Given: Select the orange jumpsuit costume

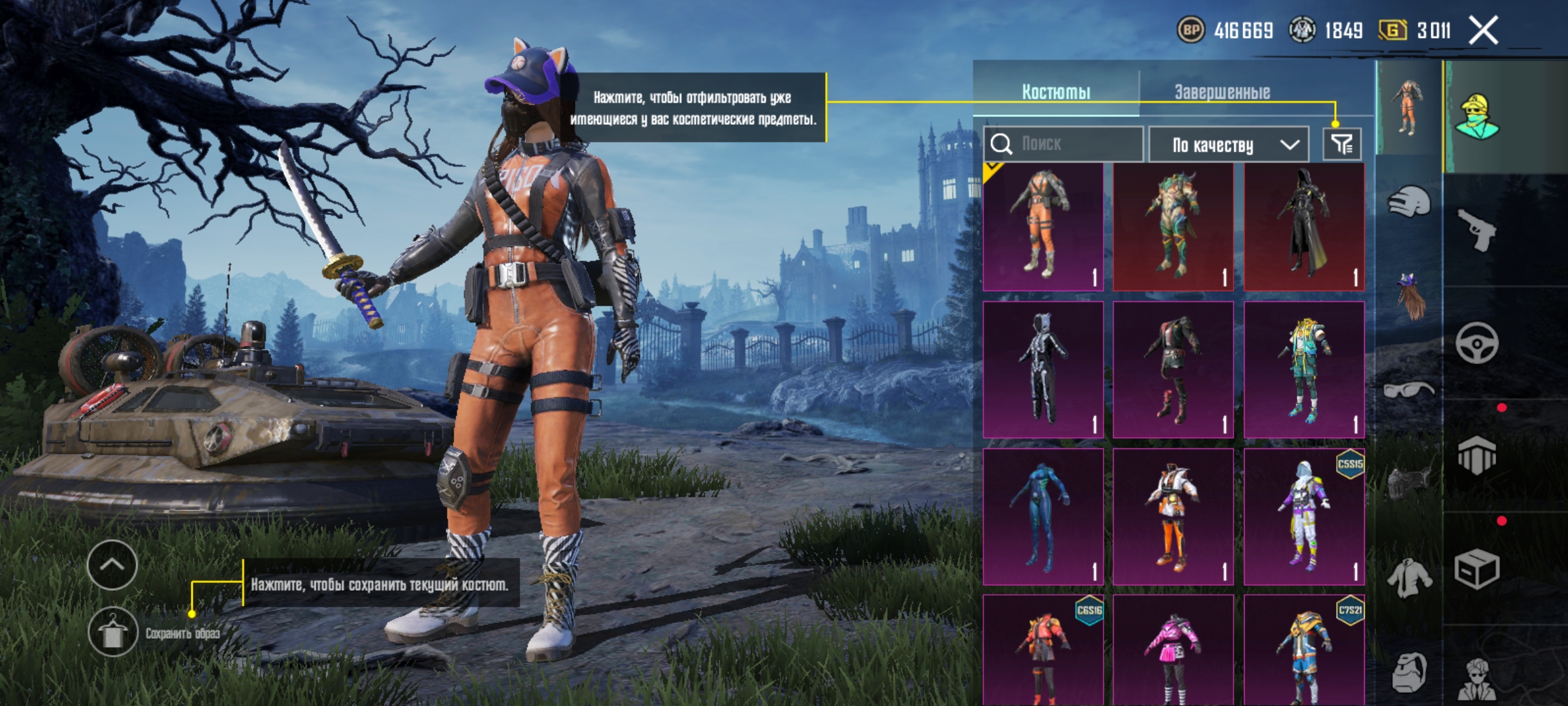Looking at the screenshot, I should coord(1043,226).
